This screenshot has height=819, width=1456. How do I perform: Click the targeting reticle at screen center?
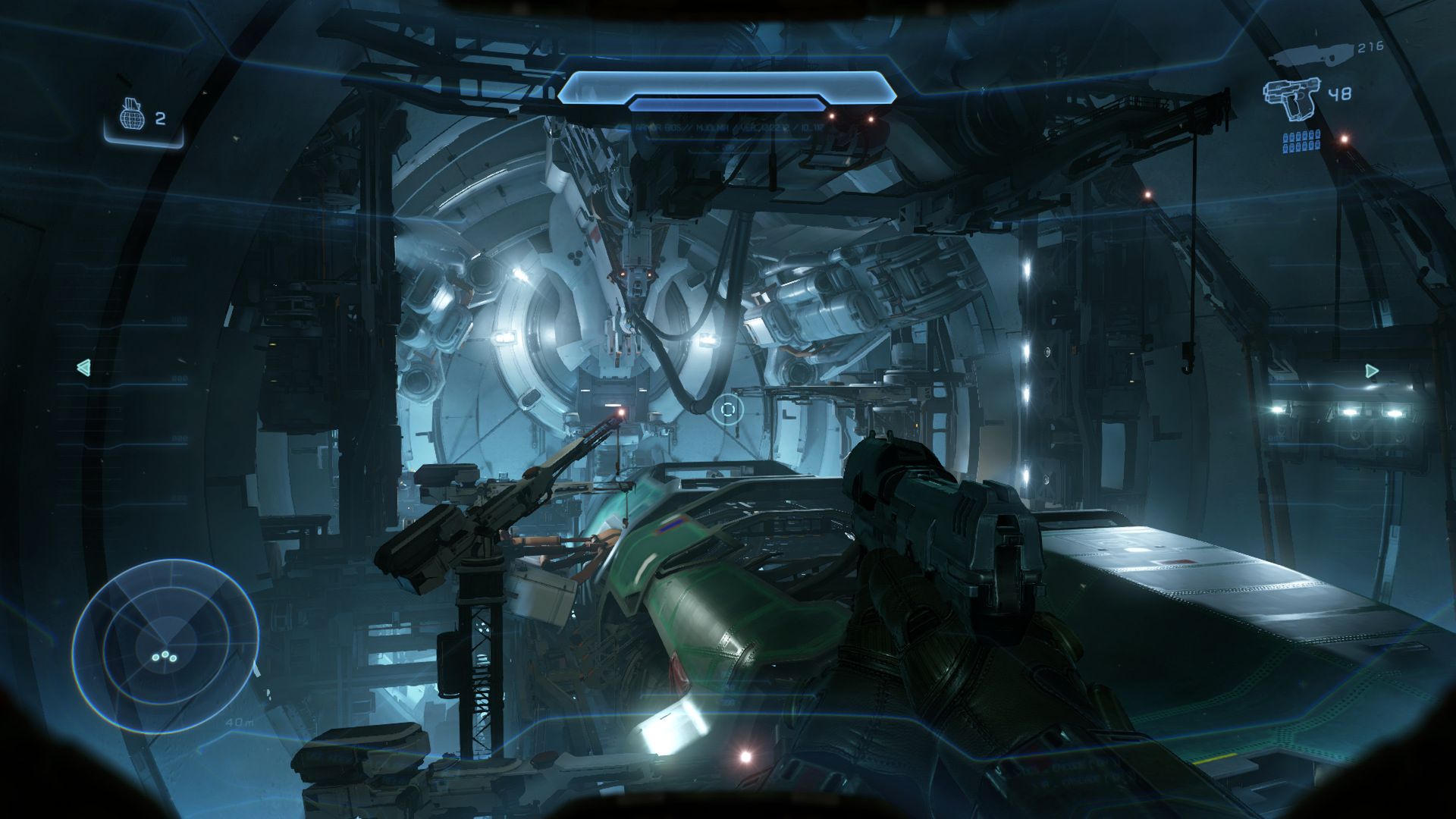726,409
